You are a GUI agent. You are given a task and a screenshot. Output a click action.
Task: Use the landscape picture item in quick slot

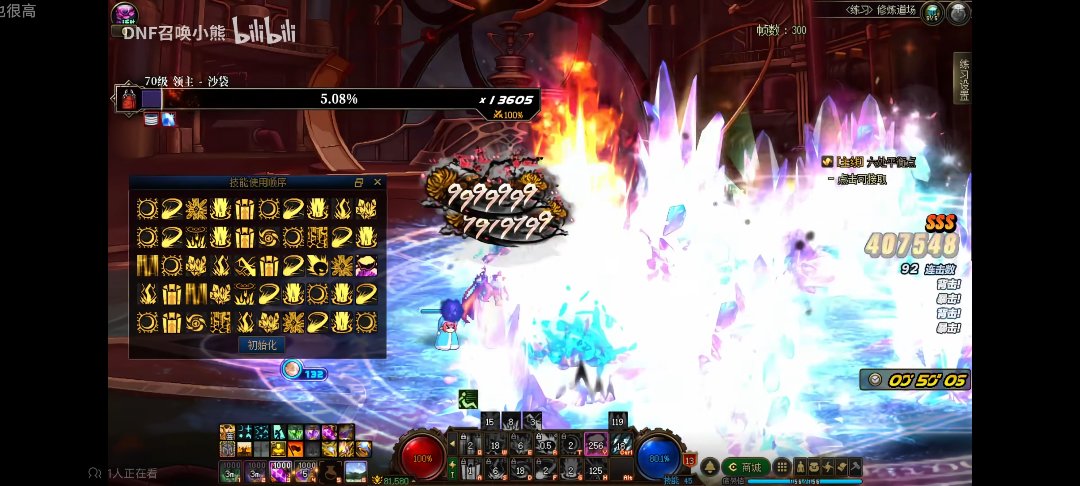point(355,470)
